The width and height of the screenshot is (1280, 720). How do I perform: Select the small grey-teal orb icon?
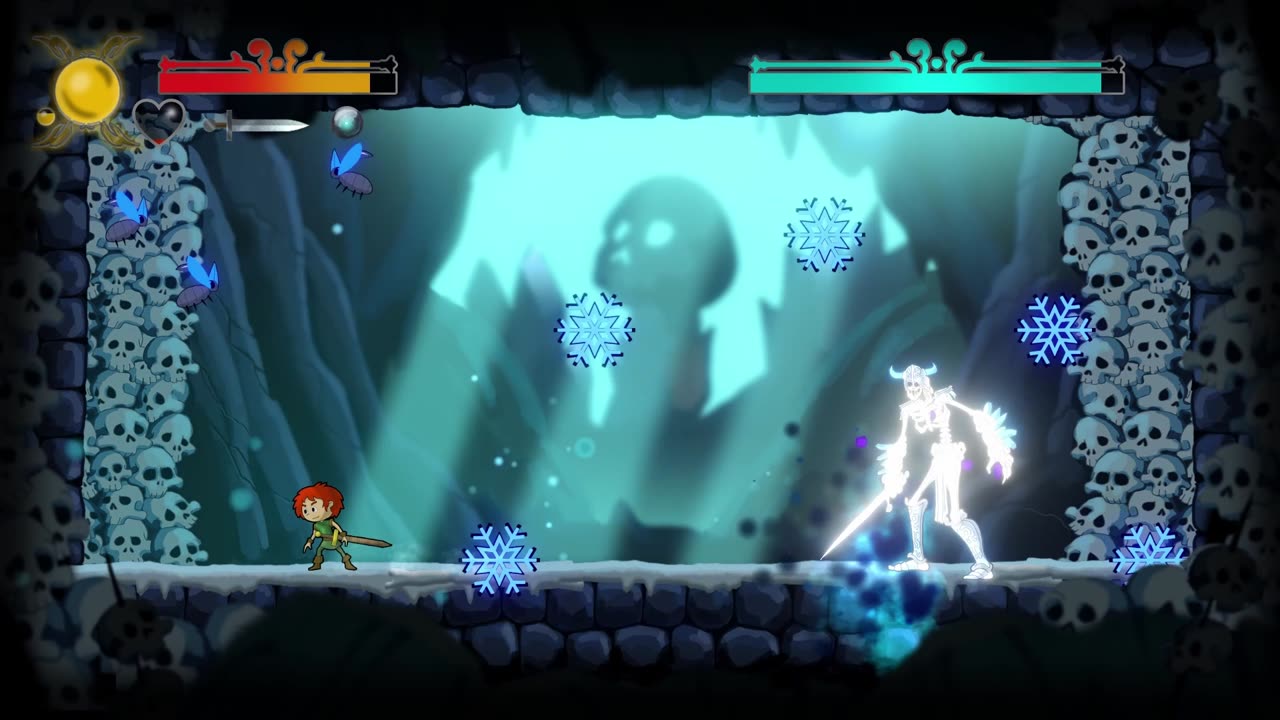pos(347,122)
